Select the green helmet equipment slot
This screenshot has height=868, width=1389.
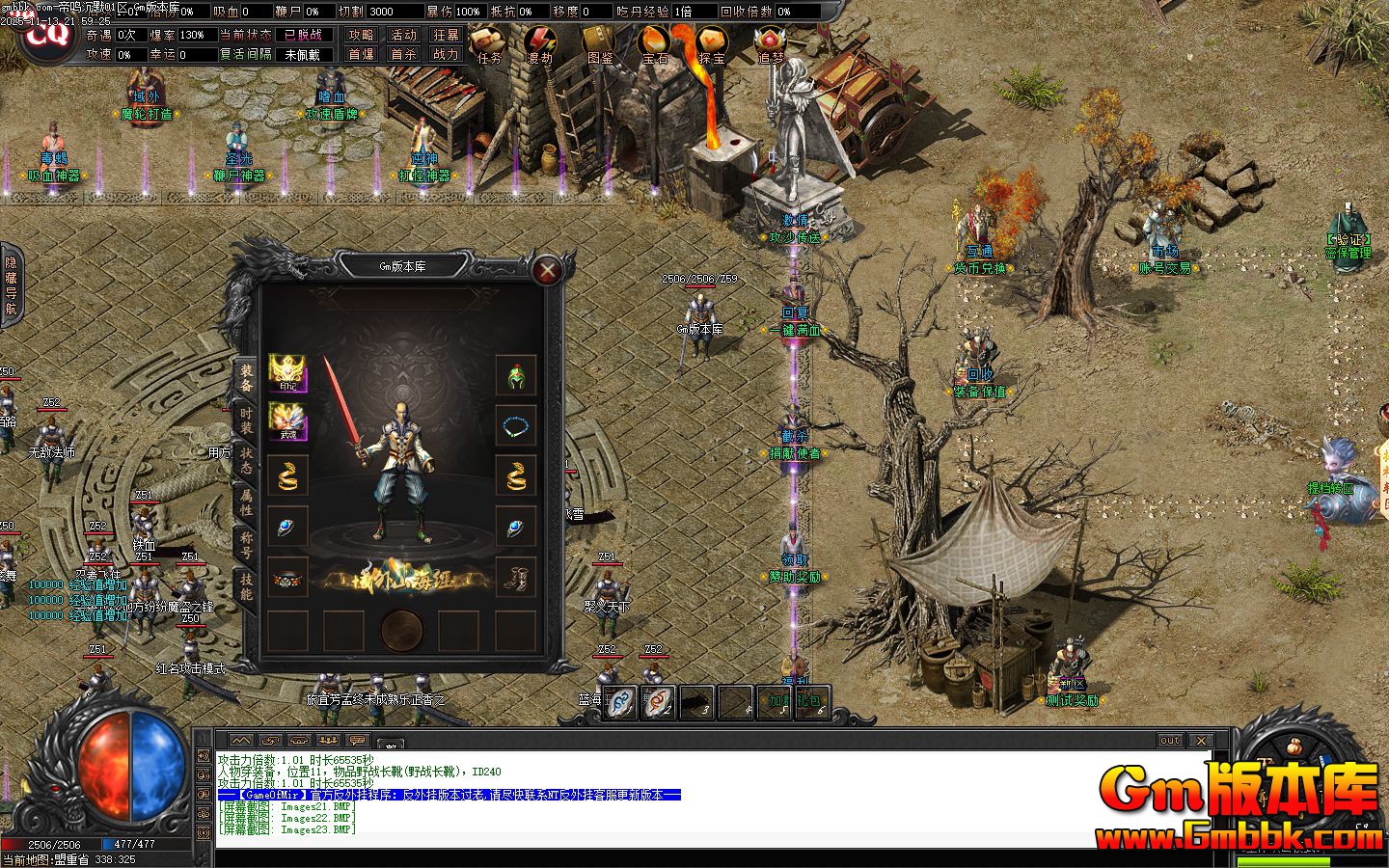pyautogui.click(x=516, y=374)
